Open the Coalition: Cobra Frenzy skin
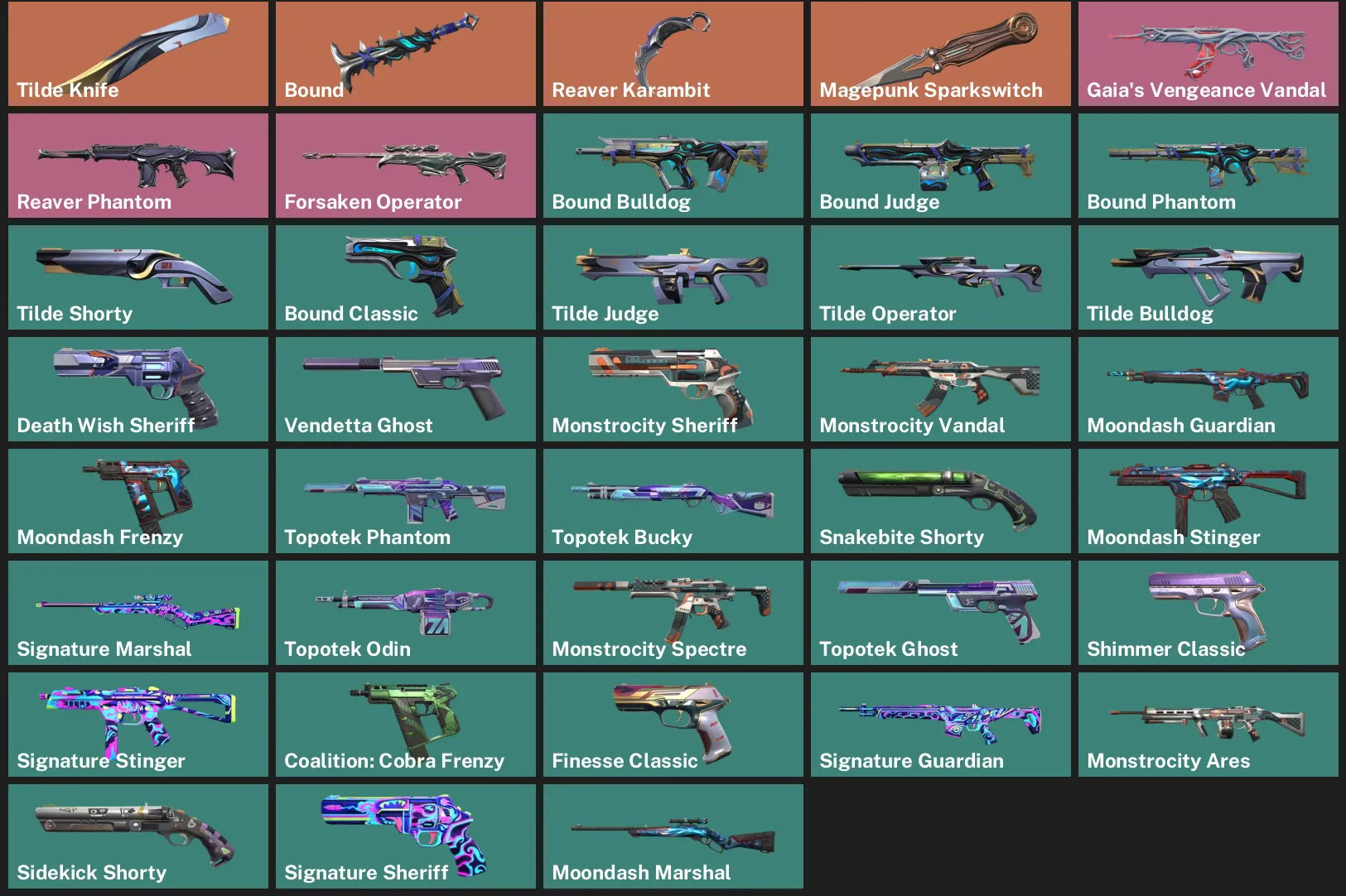The image size is (1346, 896). click(x=405, y=724)
